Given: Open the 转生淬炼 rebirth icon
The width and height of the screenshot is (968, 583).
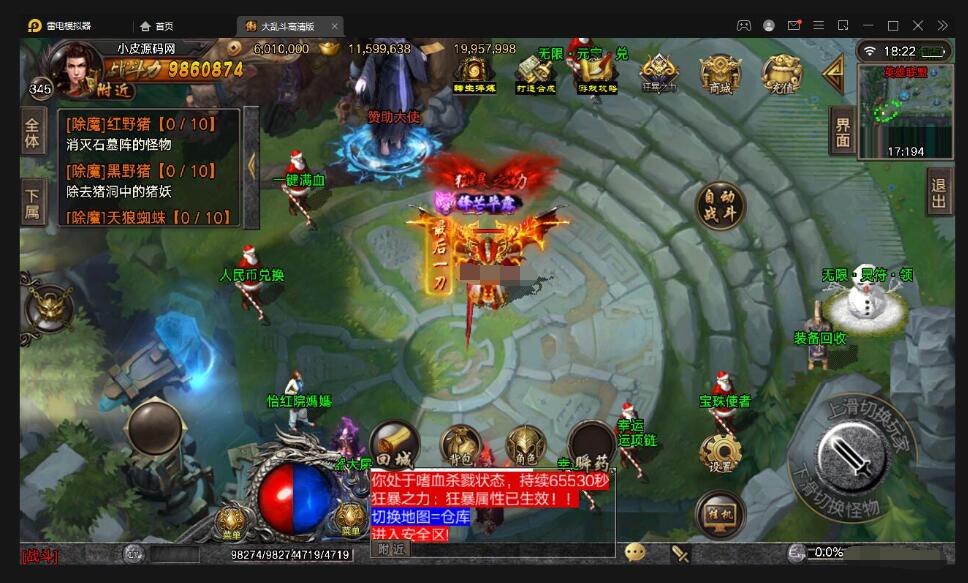Looking at the screenshot, I should click(x=474, y=73).
